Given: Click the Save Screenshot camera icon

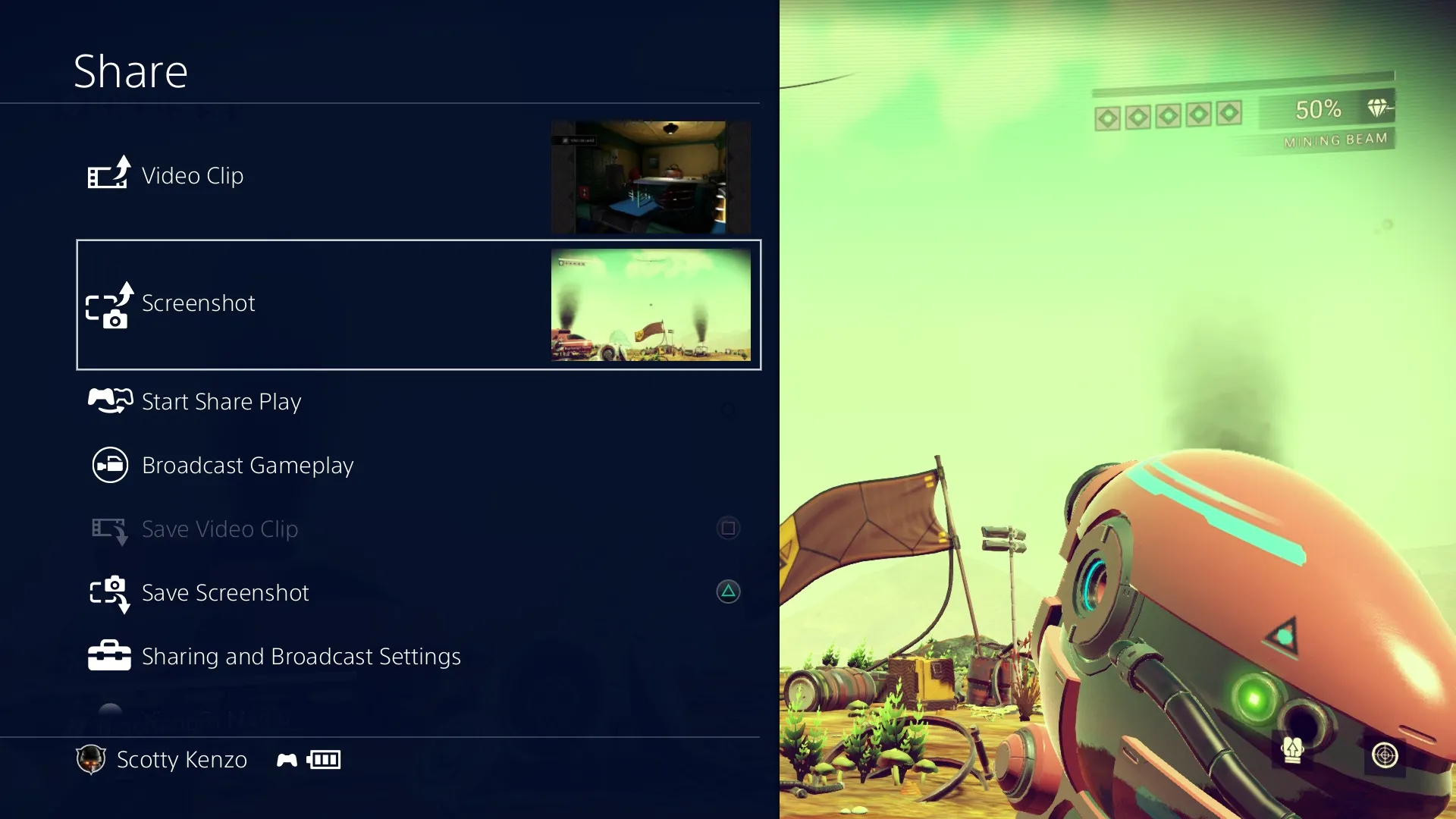Looking at the screenshot, I should 109,594.
